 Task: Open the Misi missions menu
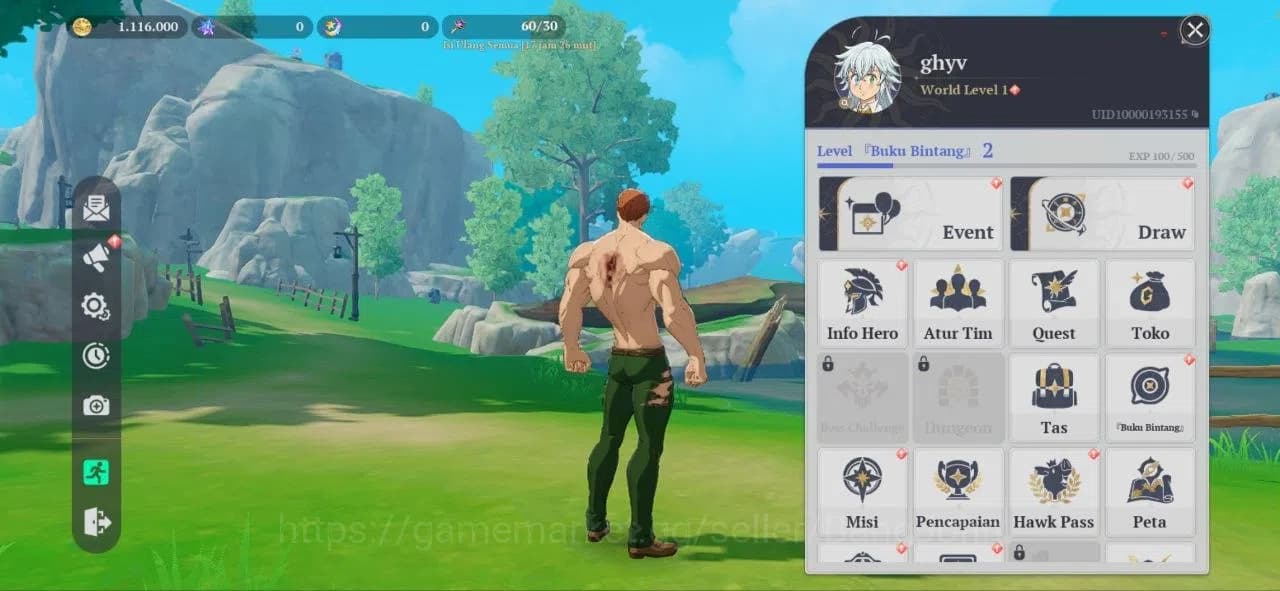point(862,492)
